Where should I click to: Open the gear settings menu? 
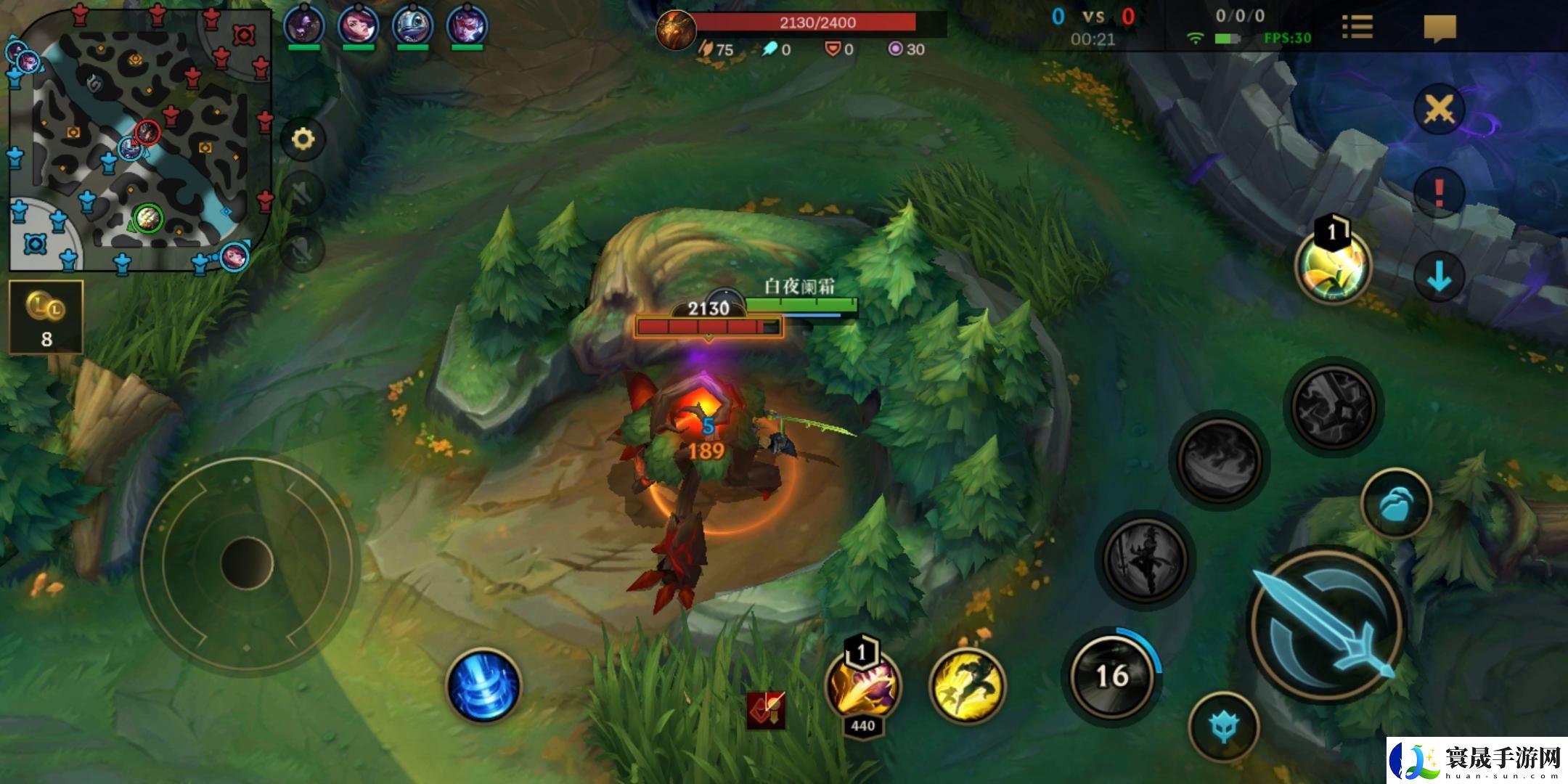(303, 139)
